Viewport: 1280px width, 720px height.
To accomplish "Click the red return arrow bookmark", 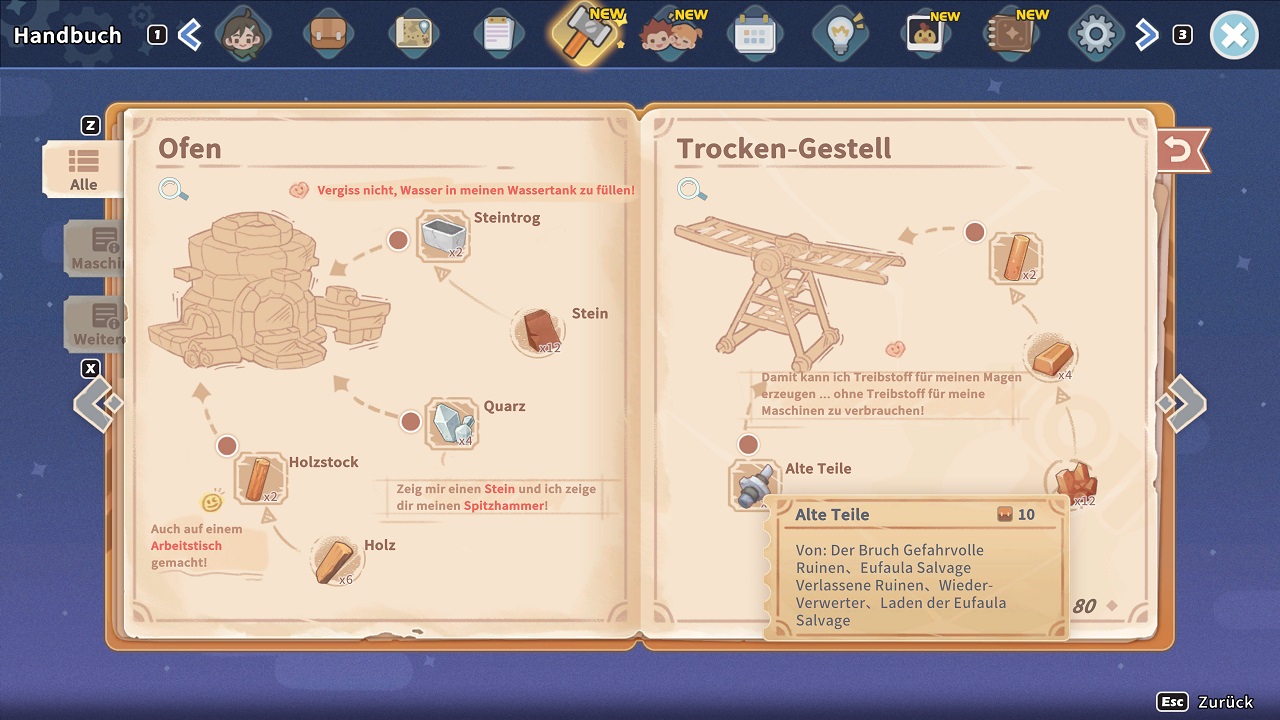I will coord(1181,151).
